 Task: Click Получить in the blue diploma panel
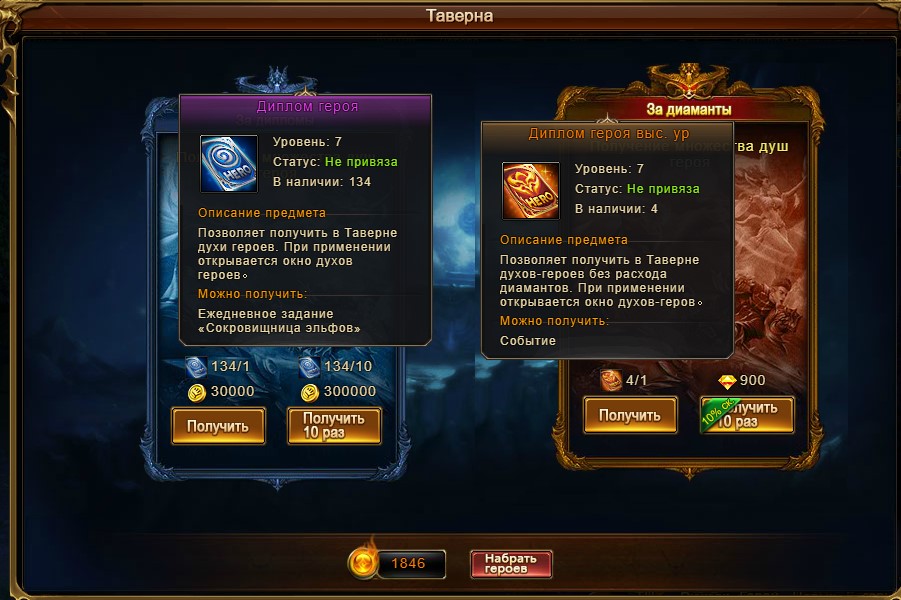[217, 426]
